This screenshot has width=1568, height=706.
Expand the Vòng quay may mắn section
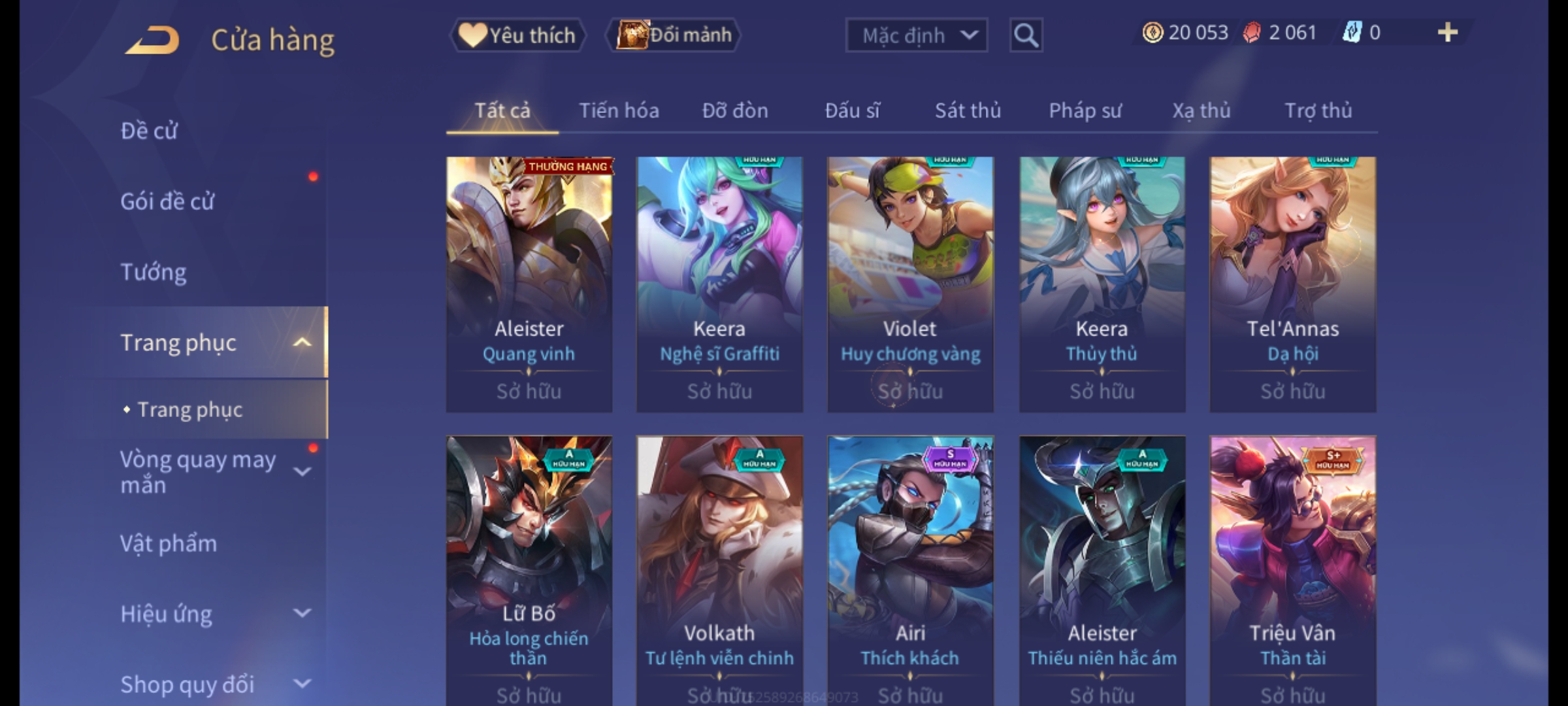coord(302,472)
